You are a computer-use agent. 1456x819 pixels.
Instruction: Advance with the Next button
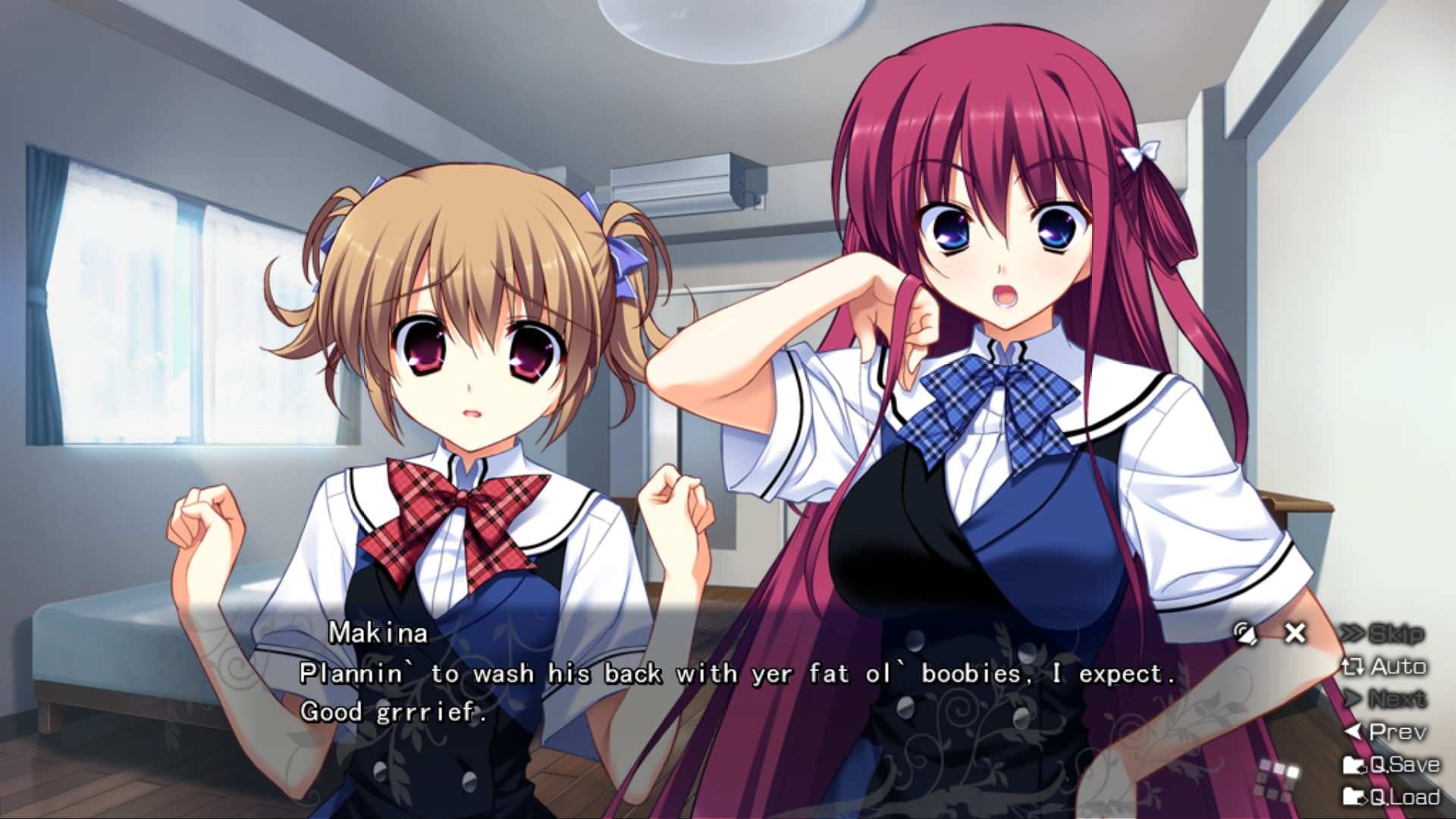click(x=1385, y=698)
